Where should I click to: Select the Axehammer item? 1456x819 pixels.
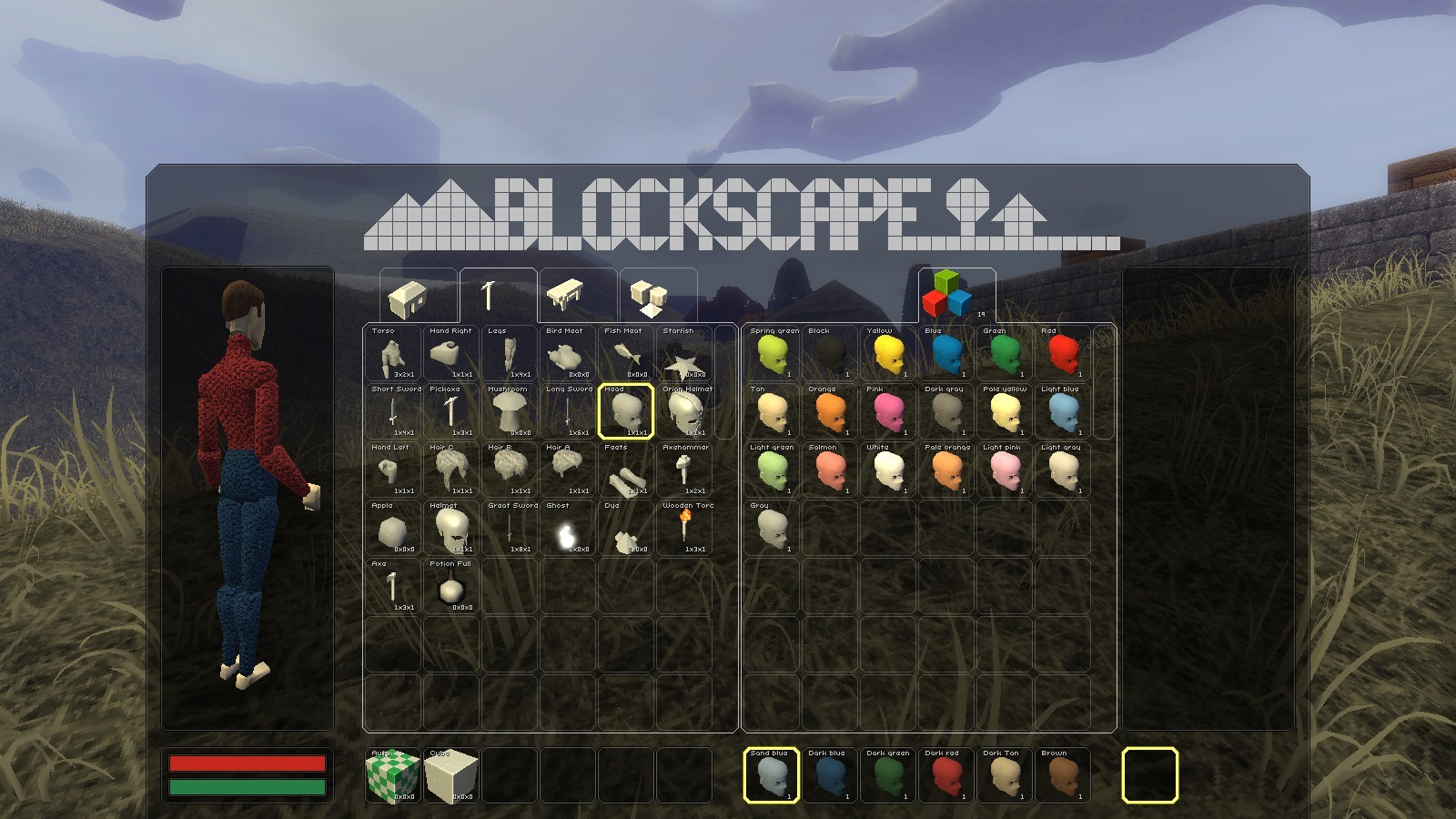pyautogui.click(x=687, y=471)
